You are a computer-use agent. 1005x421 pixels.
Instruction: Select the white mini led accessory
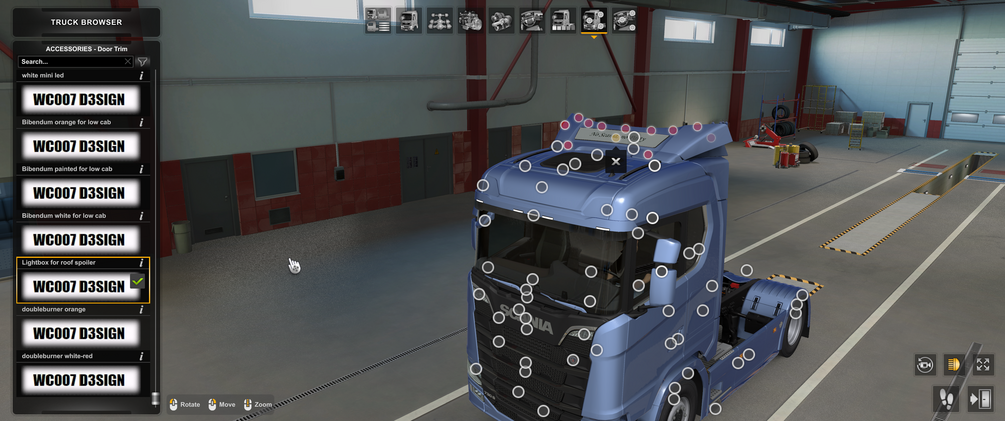point(80,99)
